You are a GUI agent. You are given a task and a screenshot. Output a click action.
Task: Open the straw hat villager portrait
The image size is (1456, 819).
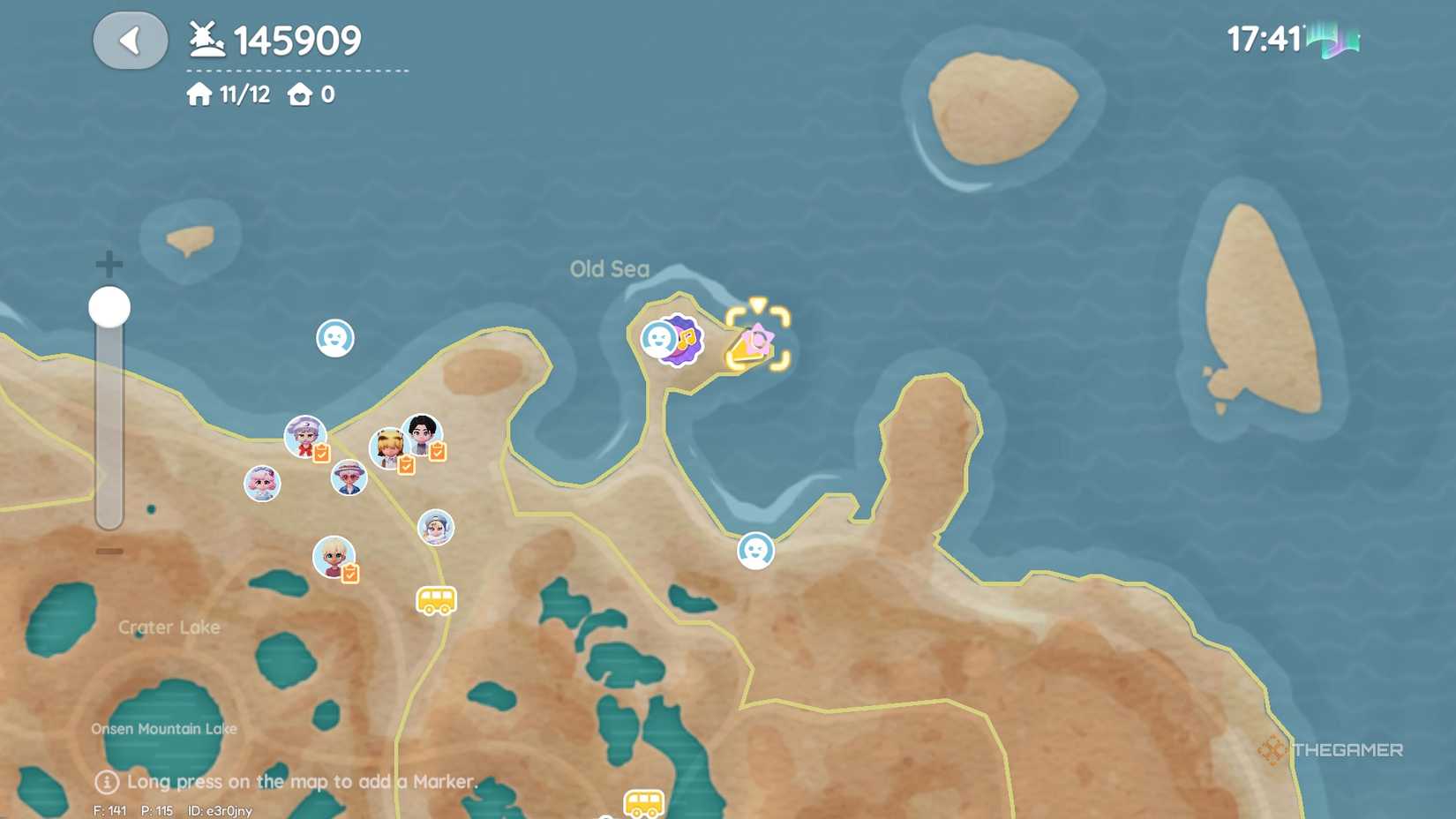348,477
